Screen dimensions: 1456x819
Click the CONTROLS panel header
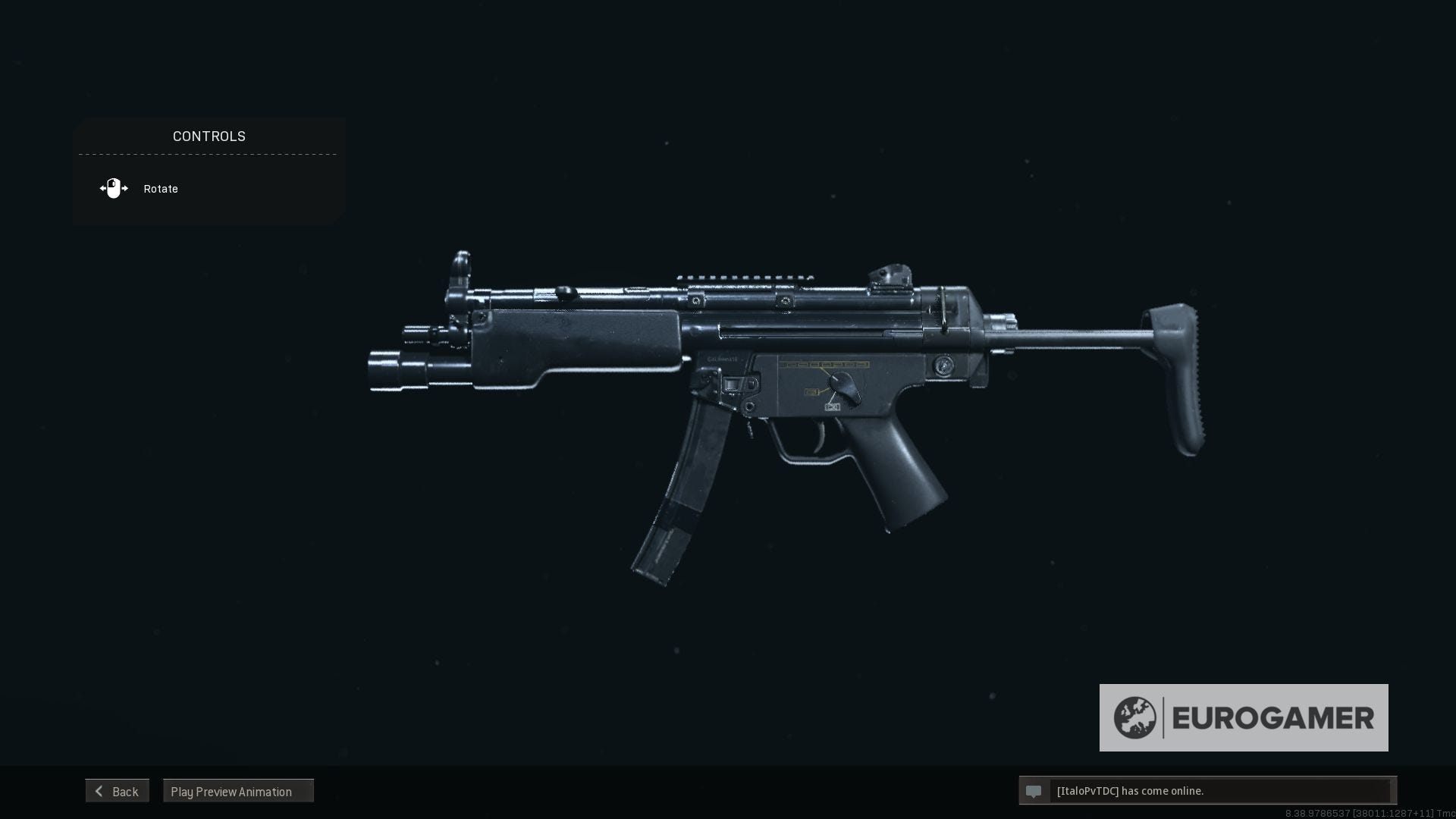coord(209,136)
